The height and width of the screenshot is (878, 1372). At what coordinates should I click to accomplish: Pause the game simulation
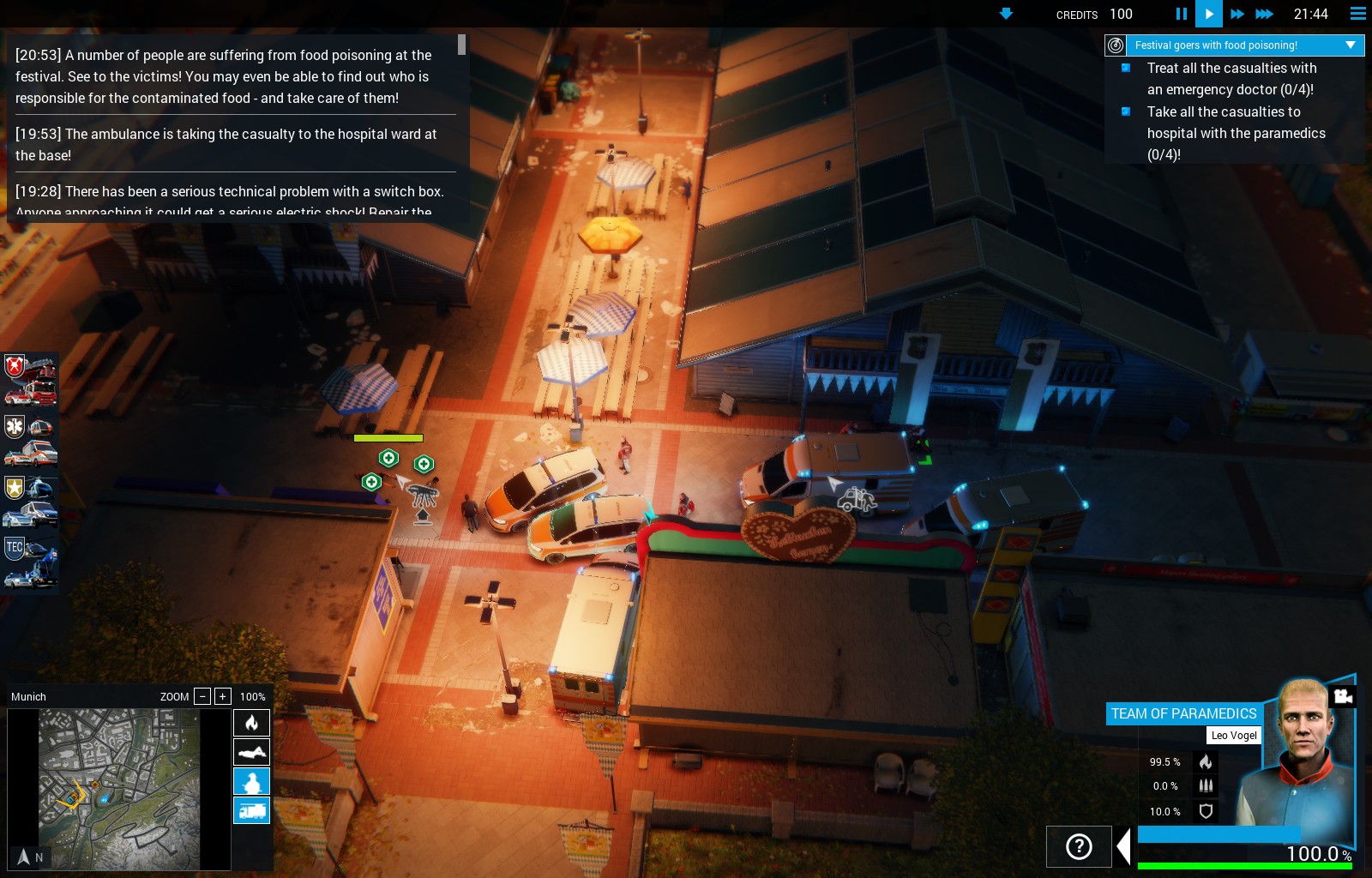[1181, 14]
